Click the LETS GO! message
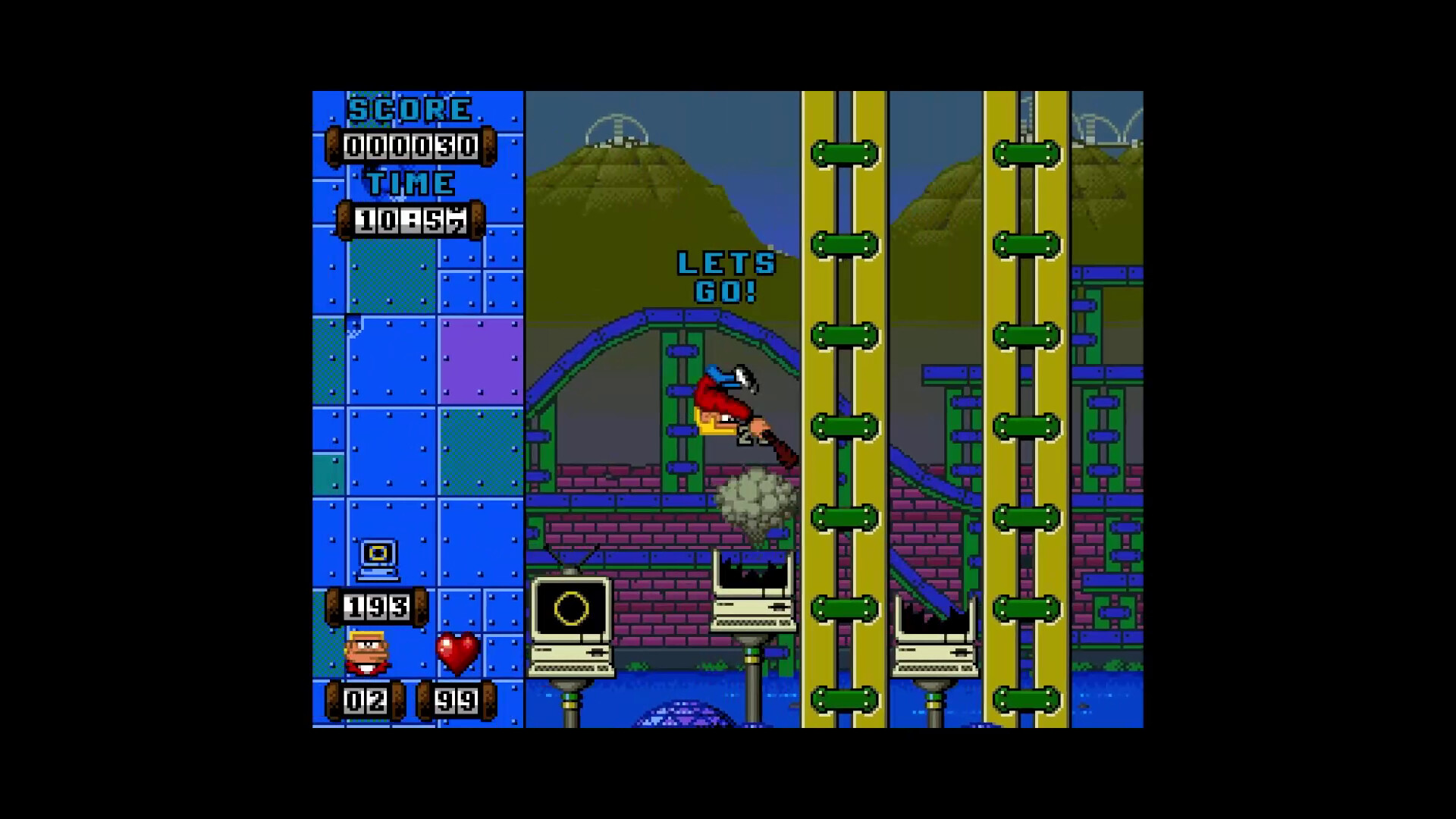This screenshot has height=819, width=1456. click(x=723, y=278)
